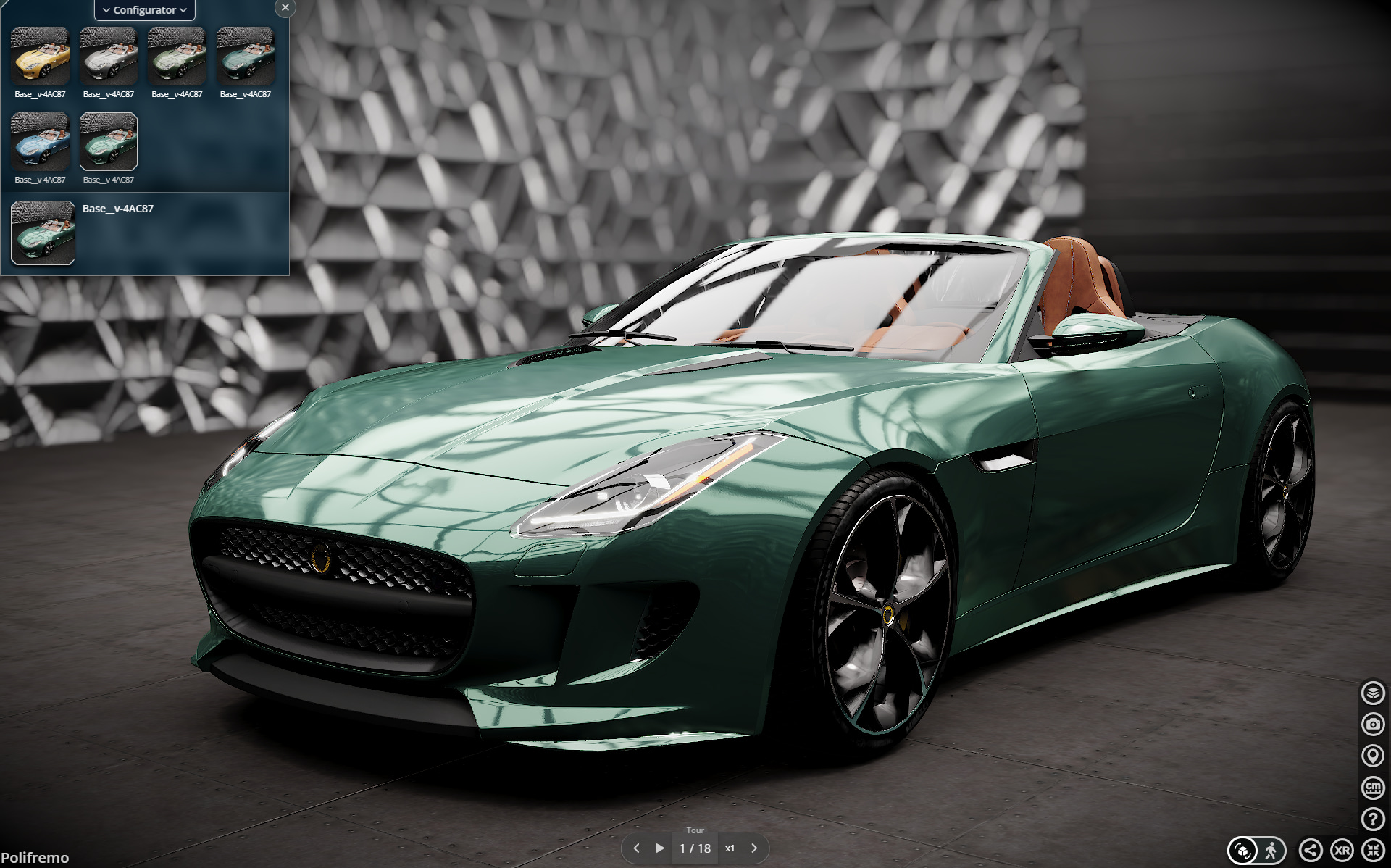Select the camera screenshot tool
The height and width of the screenshot is (868, 1391).
click(1373, 722)
